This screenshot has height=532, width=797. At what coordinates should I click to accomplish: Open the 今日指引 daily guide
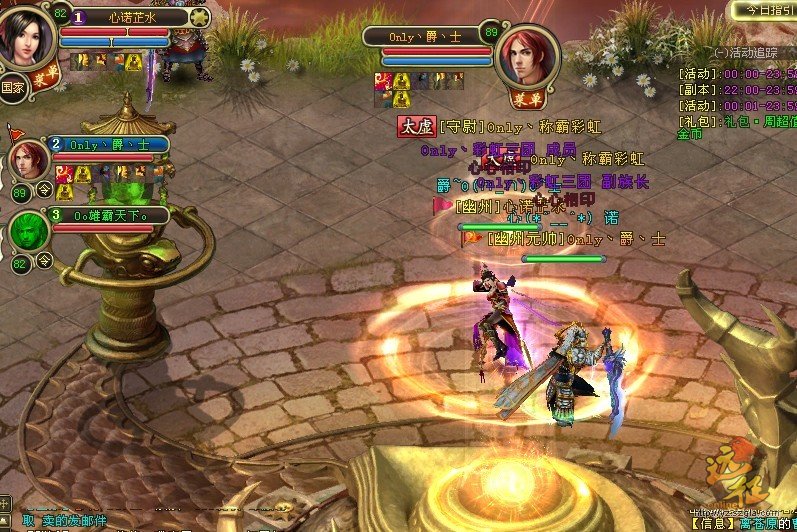tap(765, 9)
